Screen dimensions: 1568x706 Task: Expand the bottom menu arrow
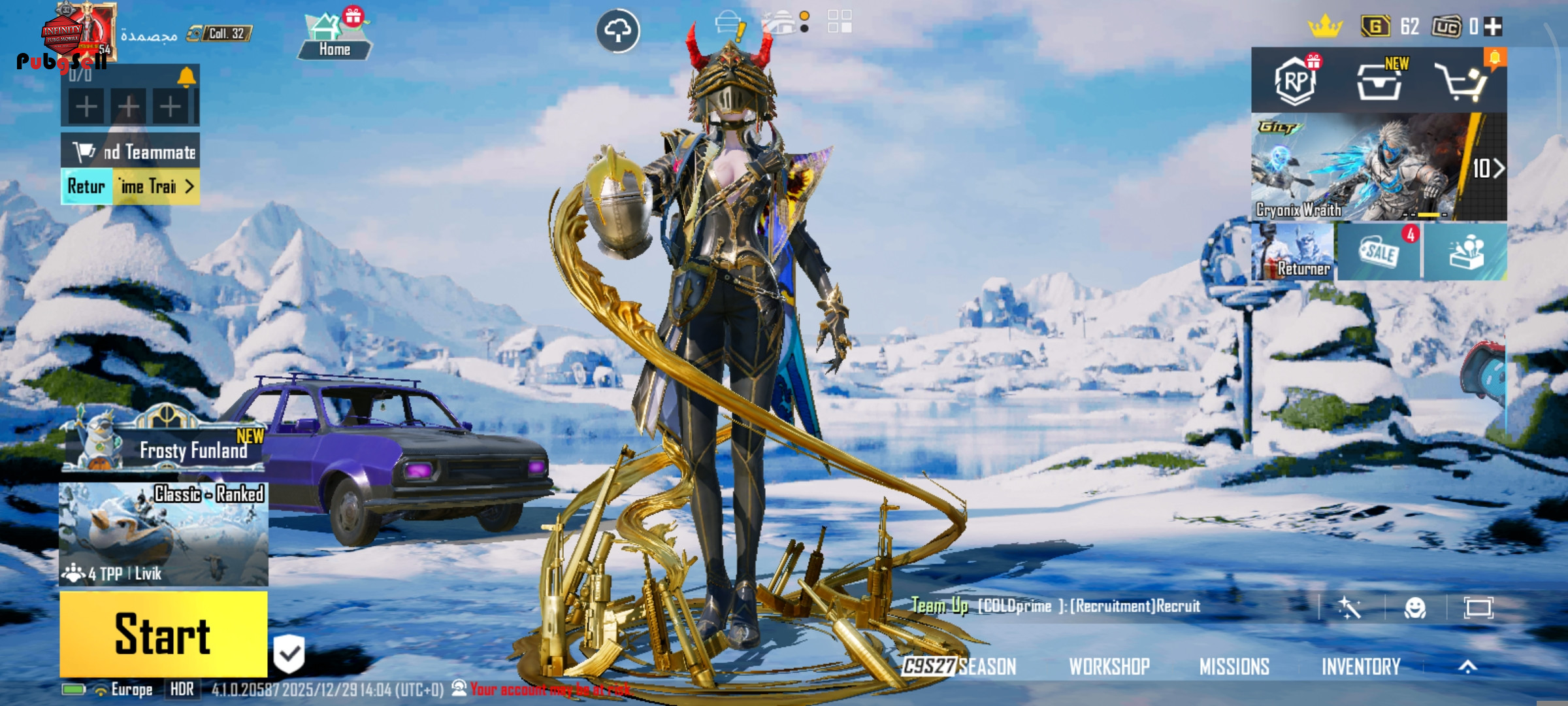(x=1467, y=666)
